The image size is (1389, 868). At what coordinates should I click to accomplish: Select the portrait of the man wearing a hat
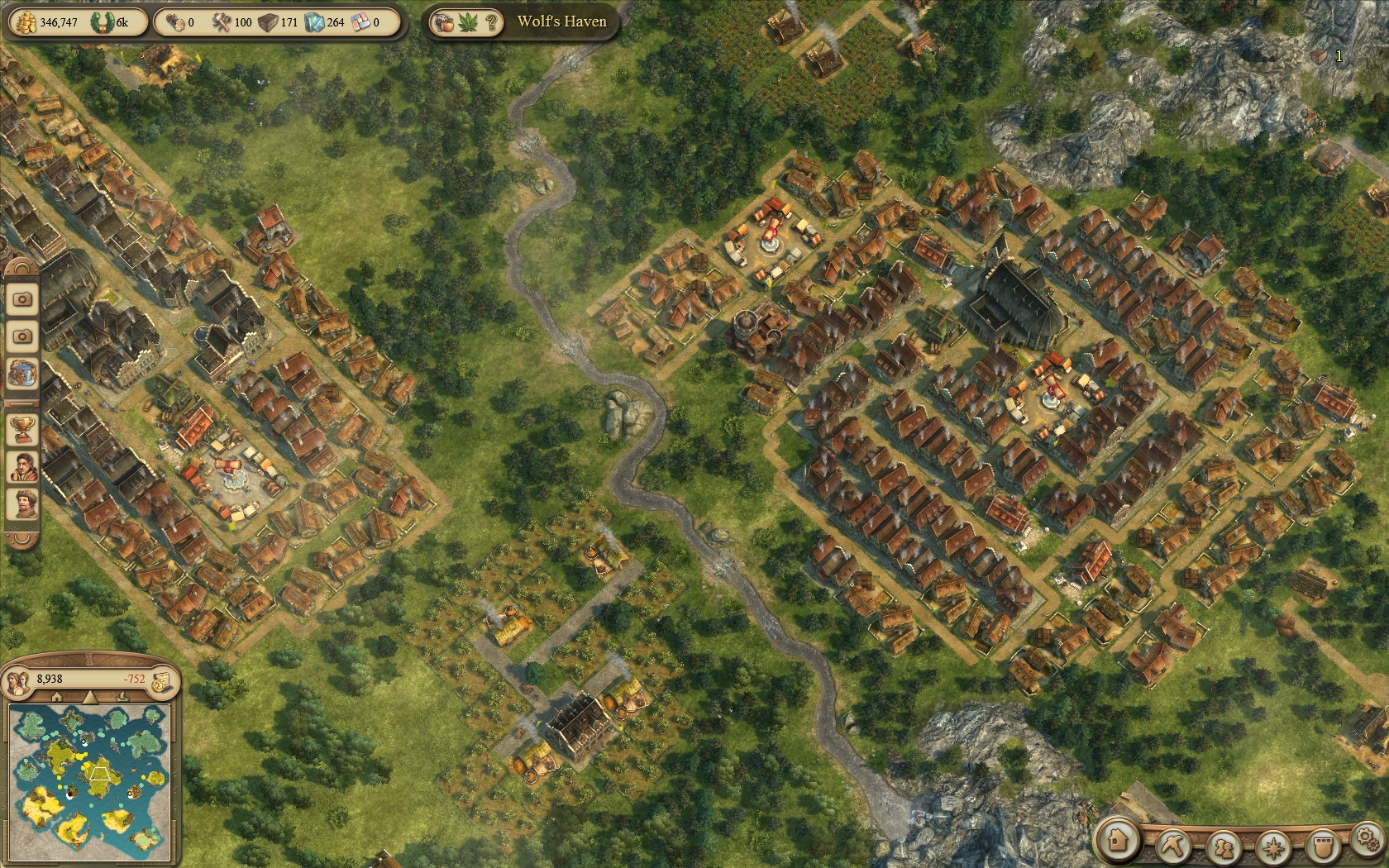22,503
